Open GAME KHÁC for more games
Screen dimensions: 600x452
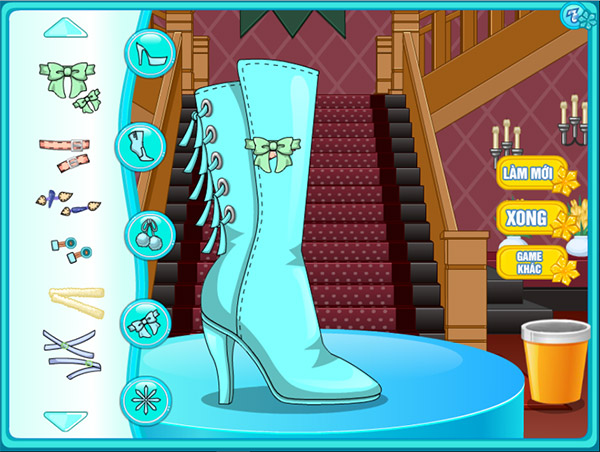(x=530, y=262)
